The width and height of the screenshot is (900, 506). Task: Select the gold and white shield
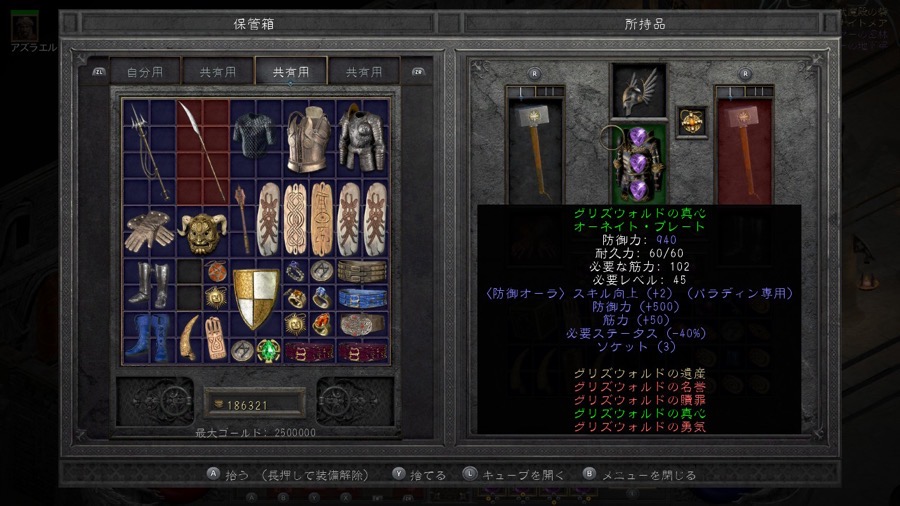click(256, 298)
